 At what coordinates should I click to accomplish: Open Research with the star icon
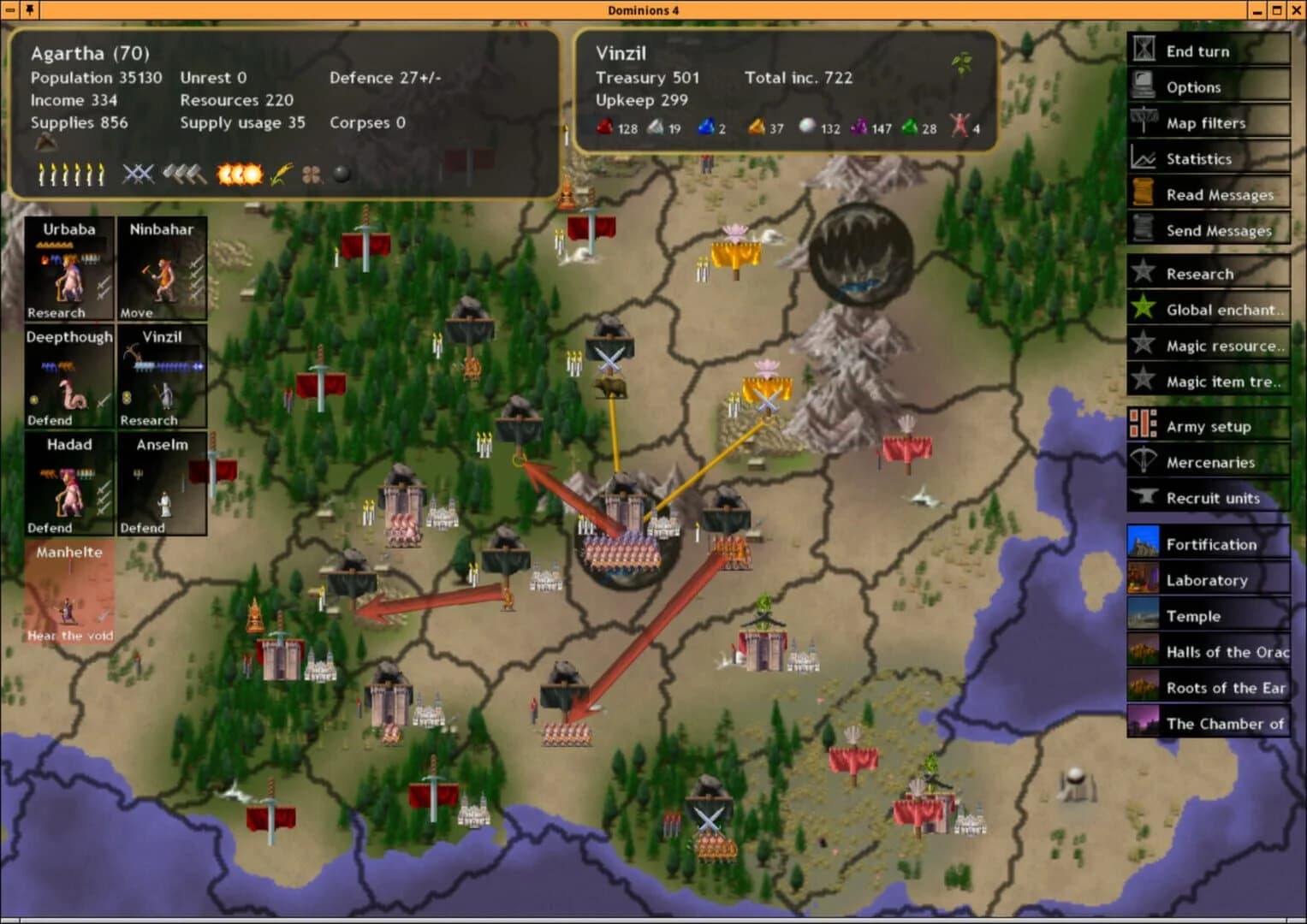pyautogui.click(x=1143, y=273)
